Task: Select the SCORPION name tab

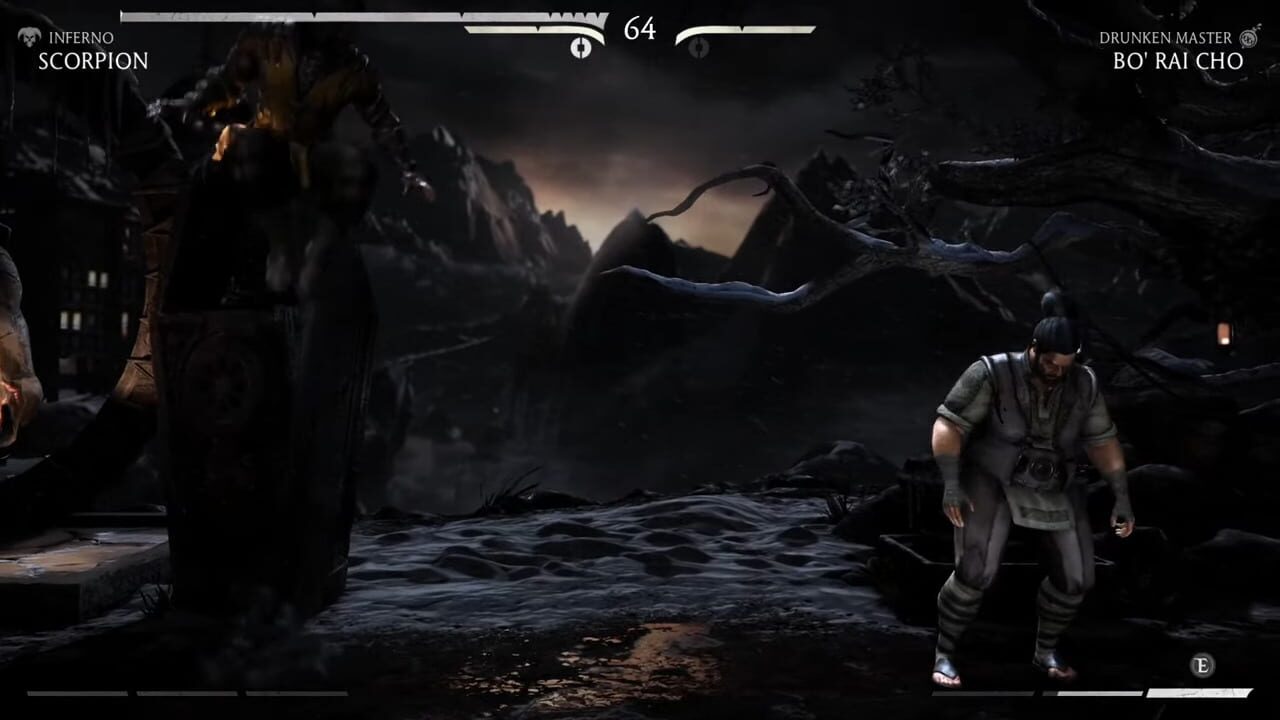Action: point(93,61)
